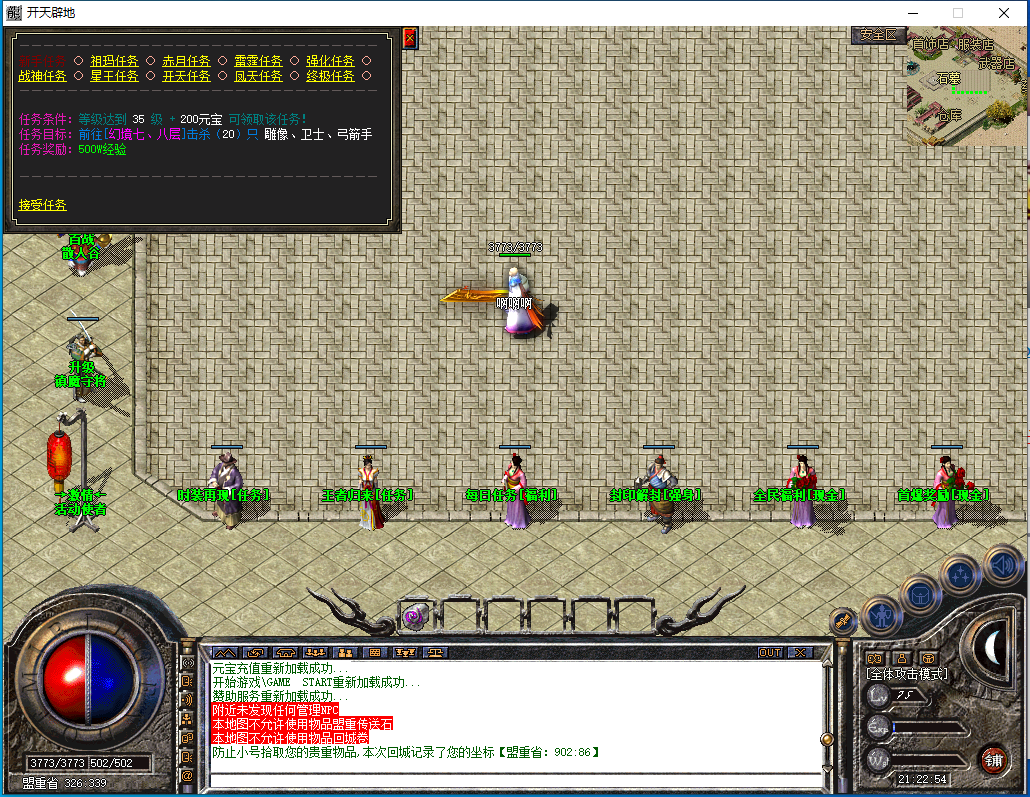The width and height of the screenshot is (1030, 797).
Task: Click the minimap in the corner
Action: [x=966, y=86]
